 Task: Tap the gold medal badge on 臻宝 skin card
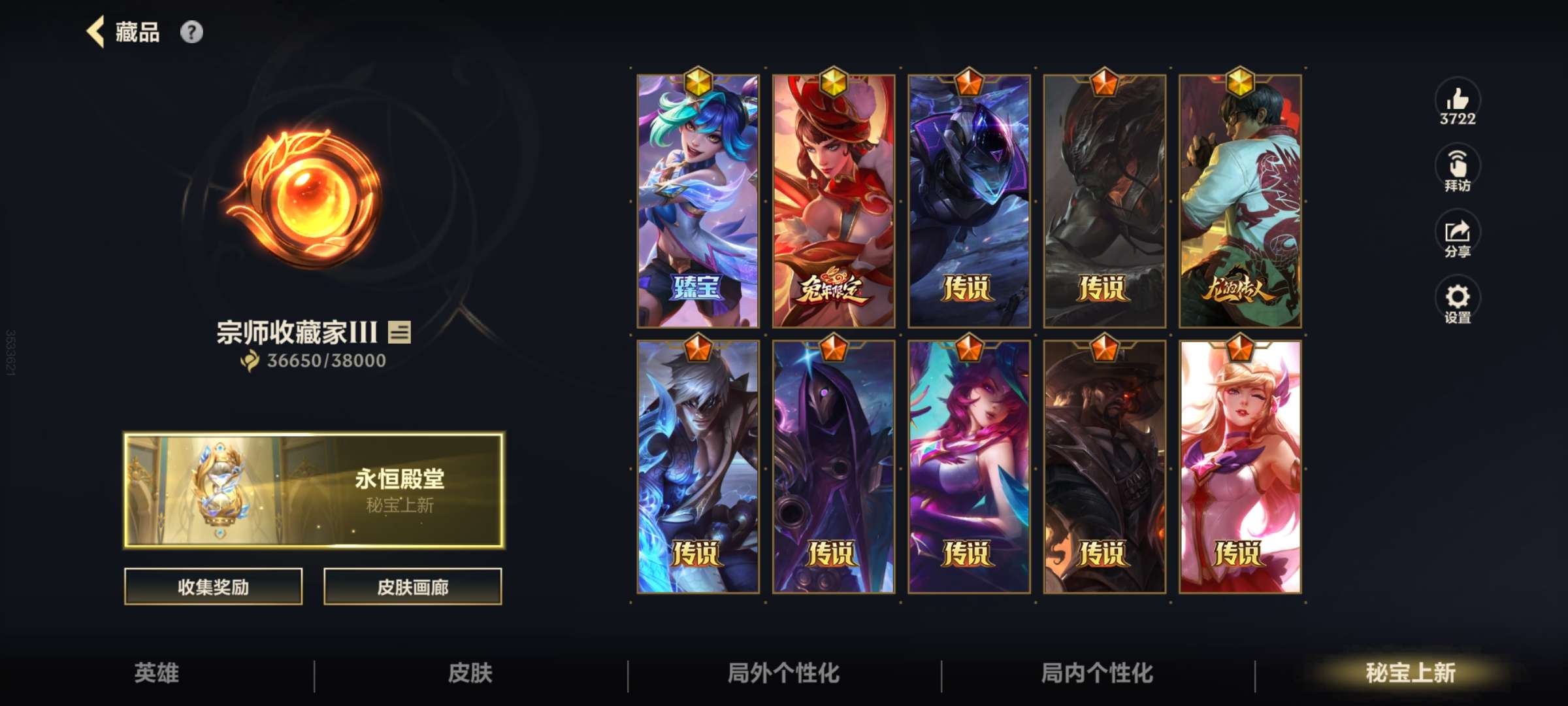click(x=698, y=83)
